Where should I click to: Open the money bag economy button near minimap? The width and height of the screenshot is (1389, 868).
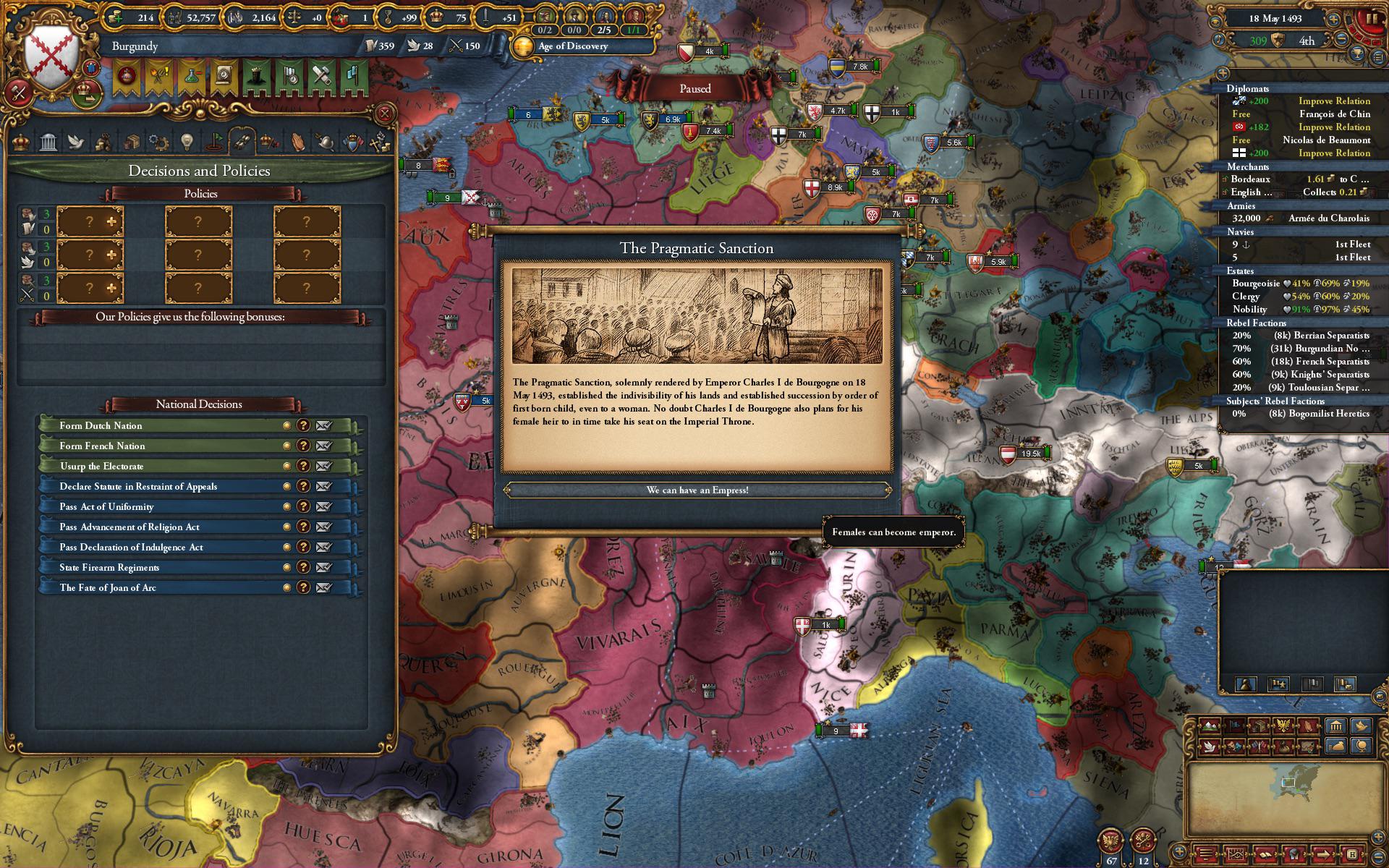pos(1335,746)
